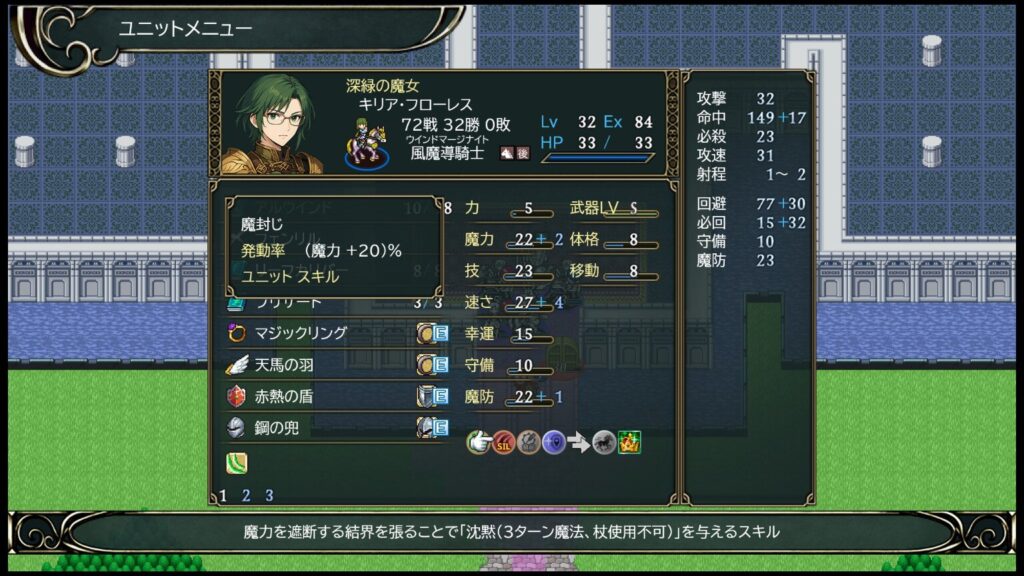Switch to page 3 of unit menu

[268, 495]
